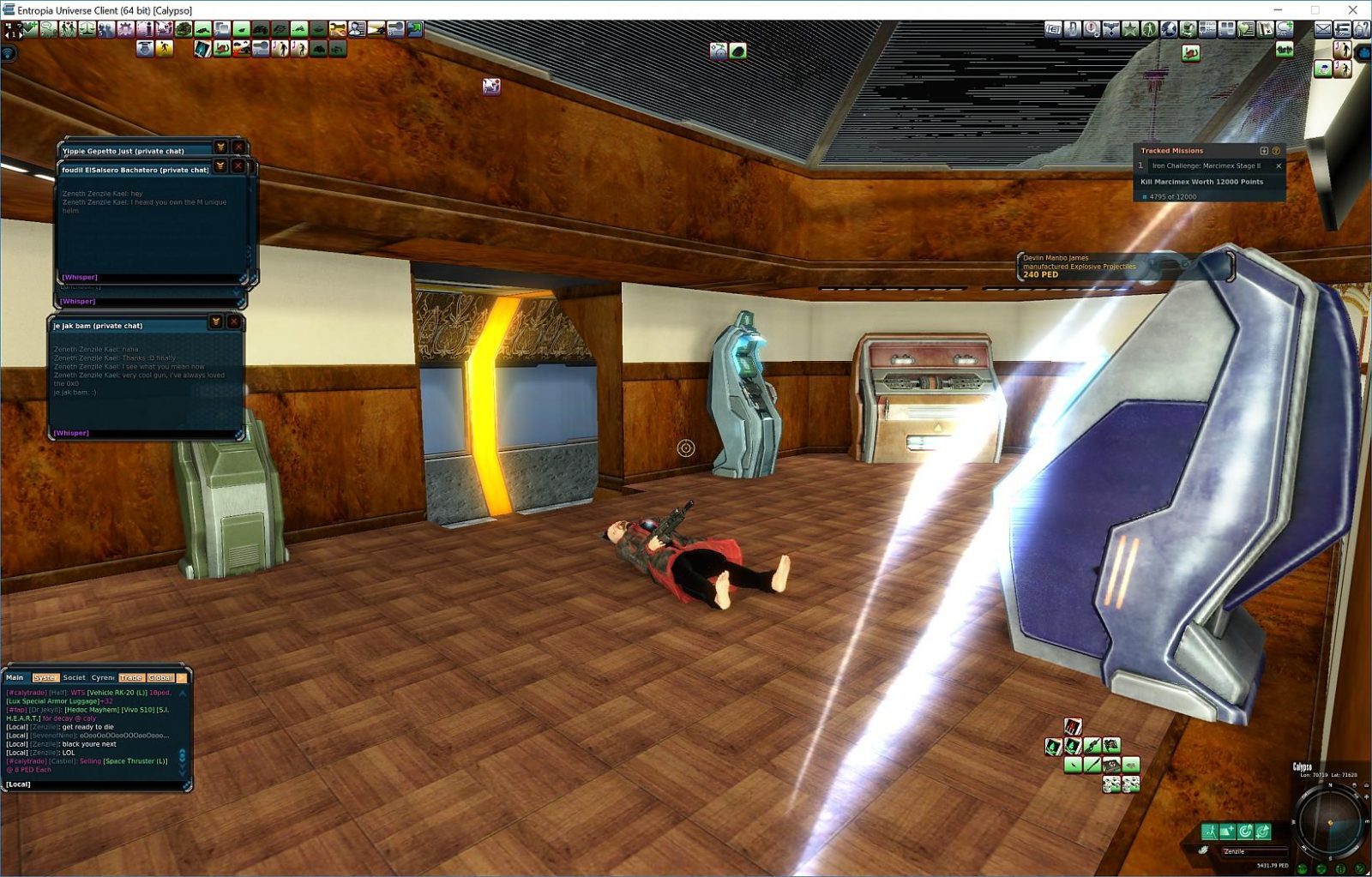The height and width of the screenshot is (877, 1372).
Task: Open the chat bubble icon in the action bar
Action: pos(47,31)
